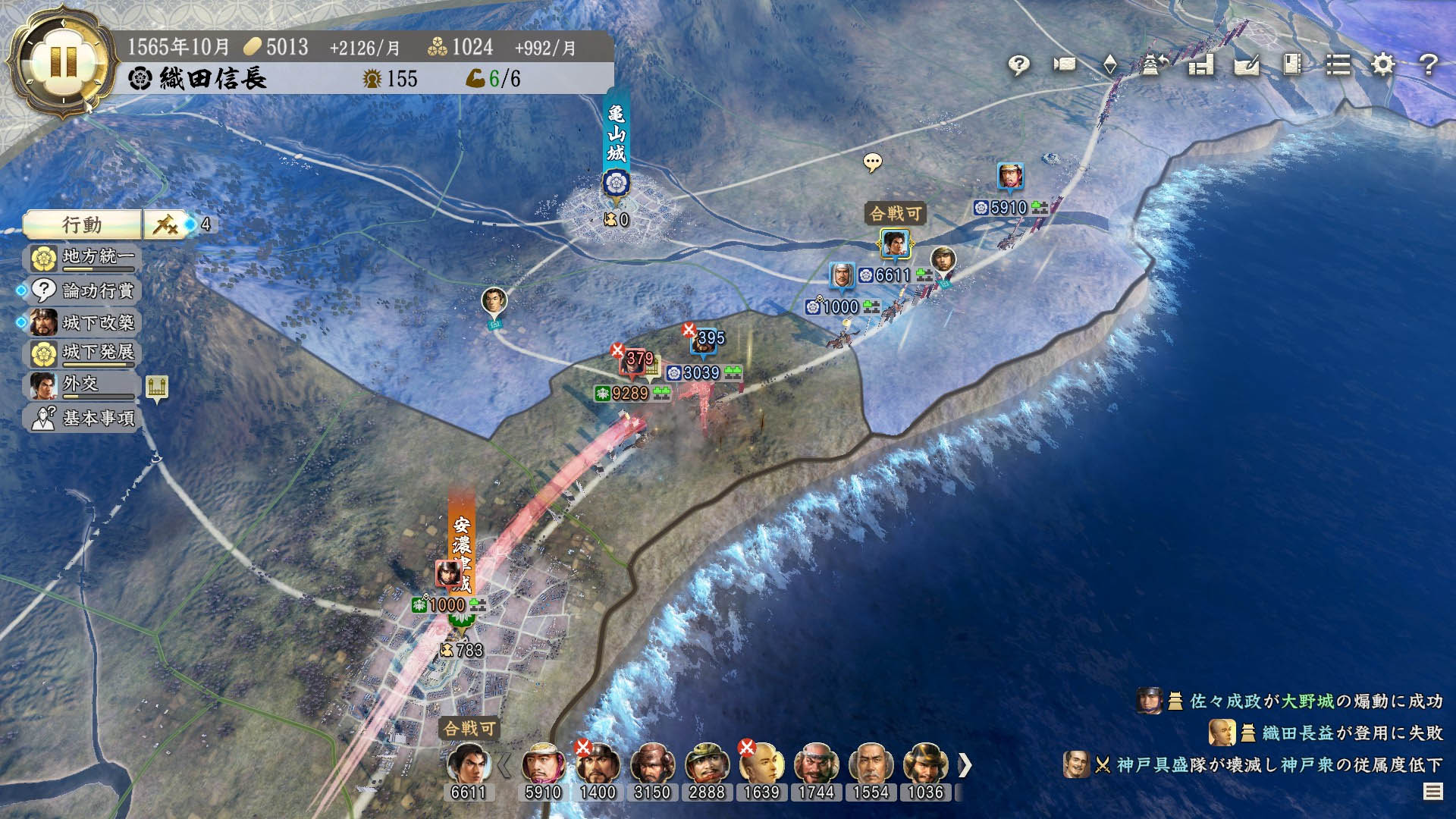Screen dimensions: 1456x819
Task: Open the 論功行賞 rewards entry
Action: click(x=83, y=290)
